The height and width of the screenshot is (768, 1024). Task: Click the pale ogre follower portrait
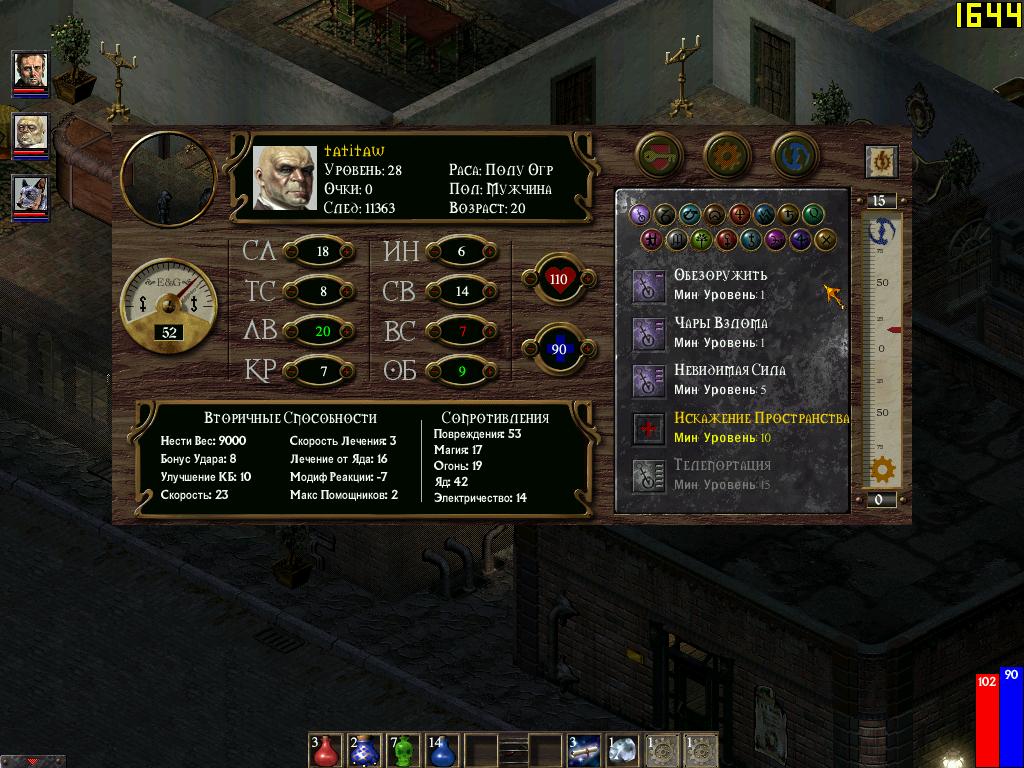[30, 132]
